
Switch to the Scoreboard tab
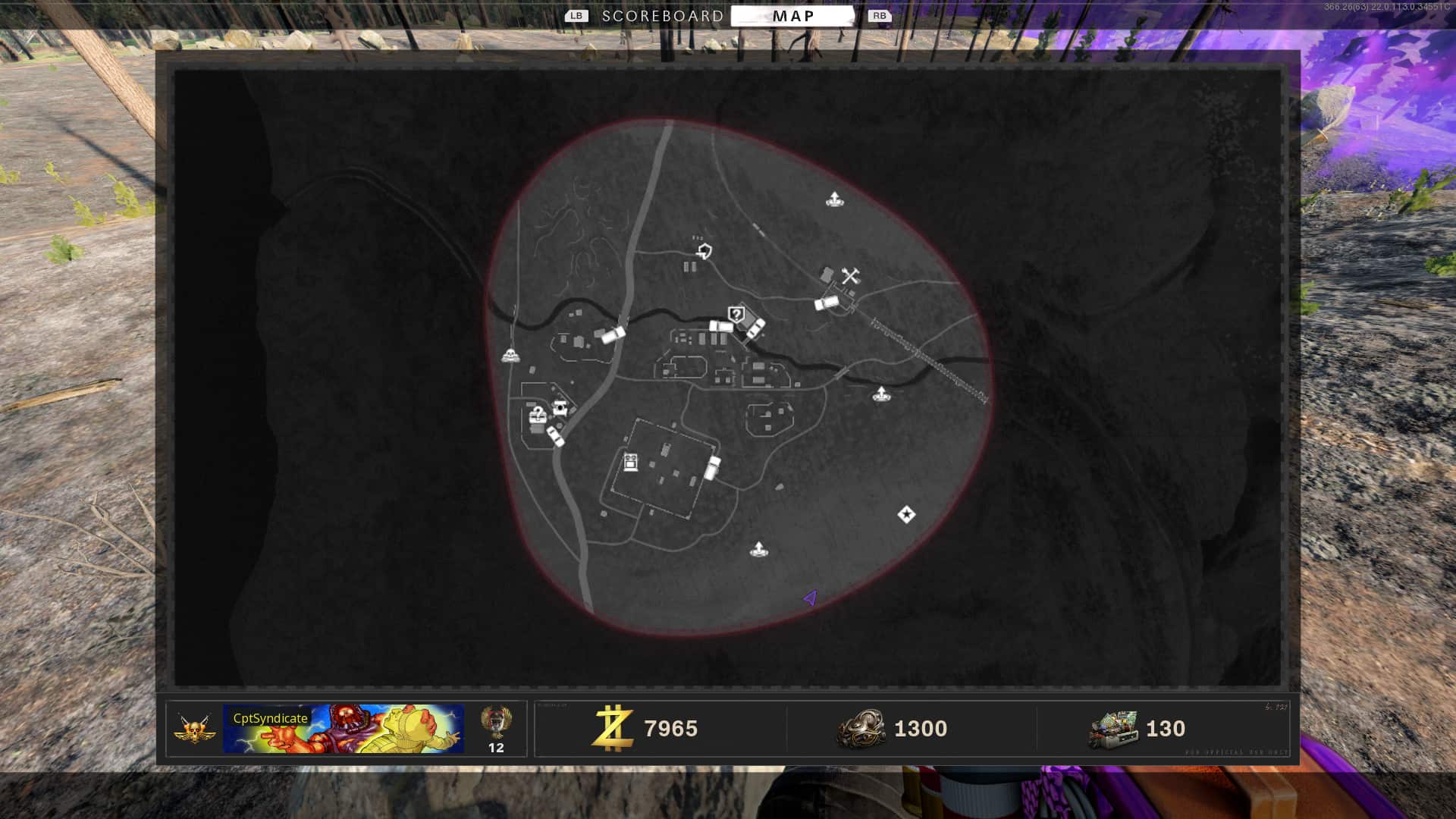tap(662, 16)
